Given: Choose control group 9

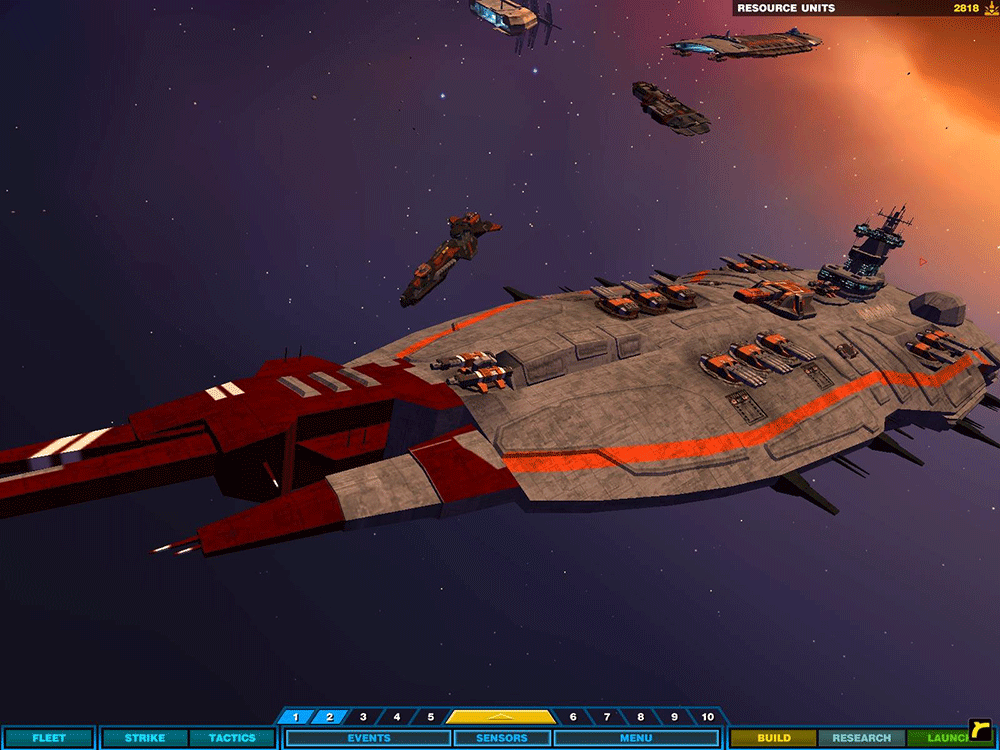Looking at the screenshot, I should (675, 717).
